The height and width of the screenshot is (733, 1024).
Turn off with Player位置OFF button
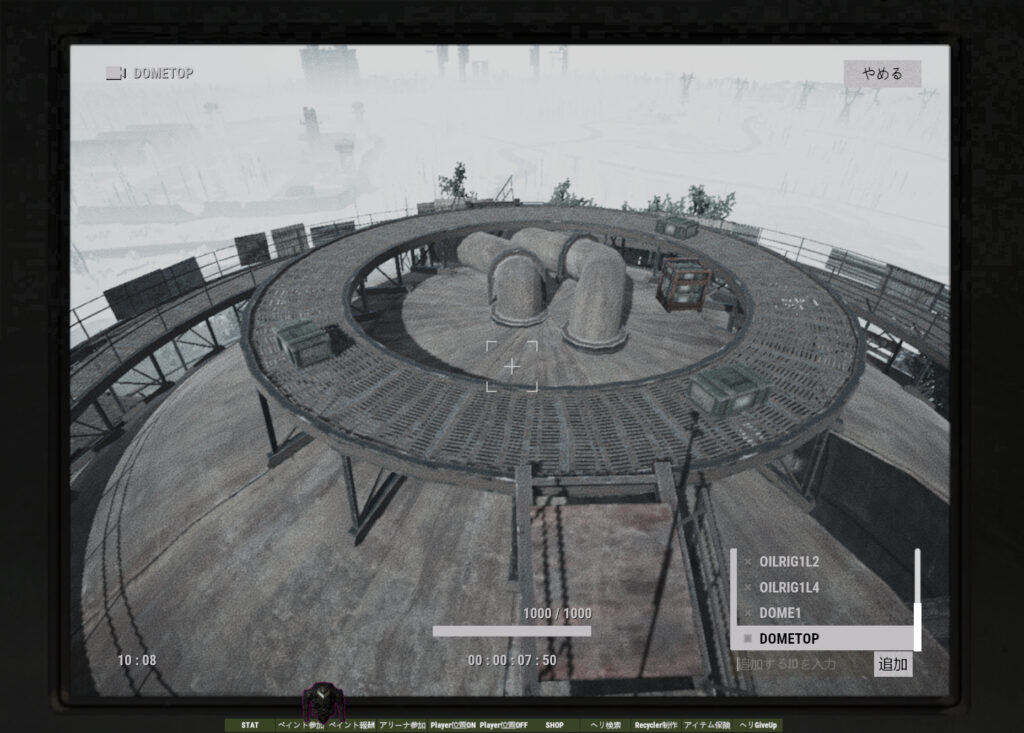(504, 725)
